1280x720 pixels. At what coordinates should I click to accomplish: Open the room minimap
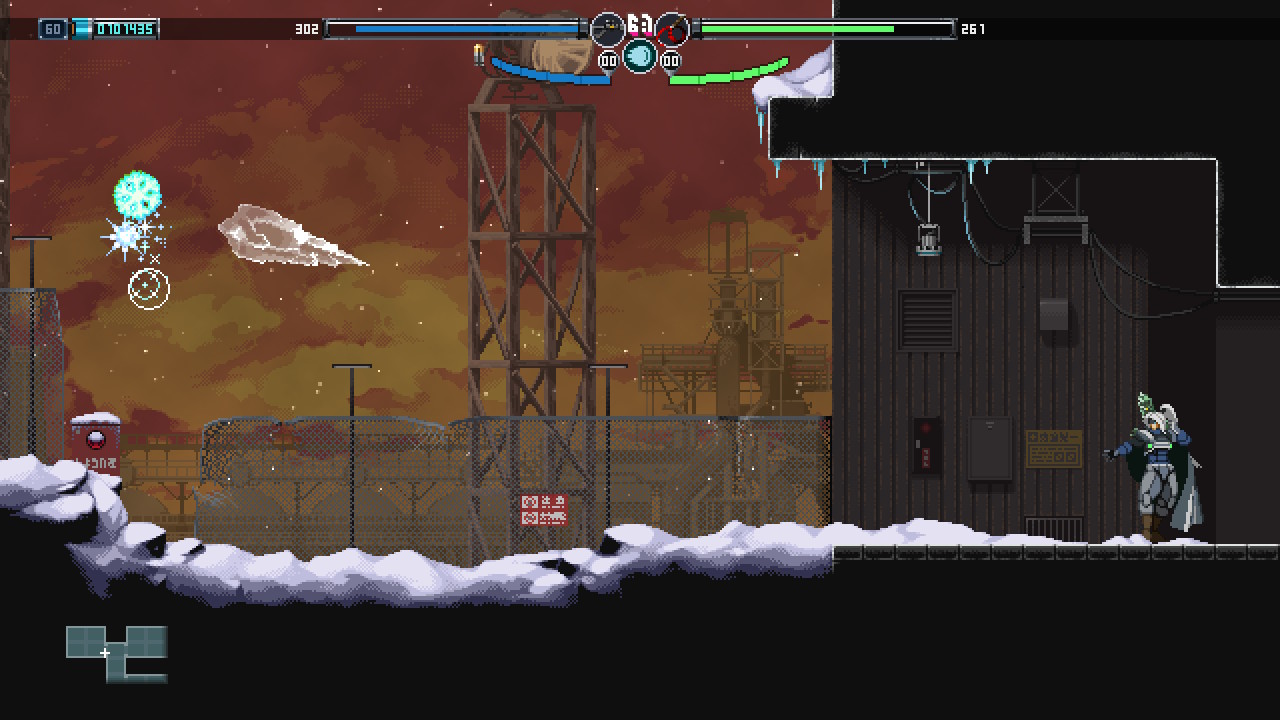(116, 653)
